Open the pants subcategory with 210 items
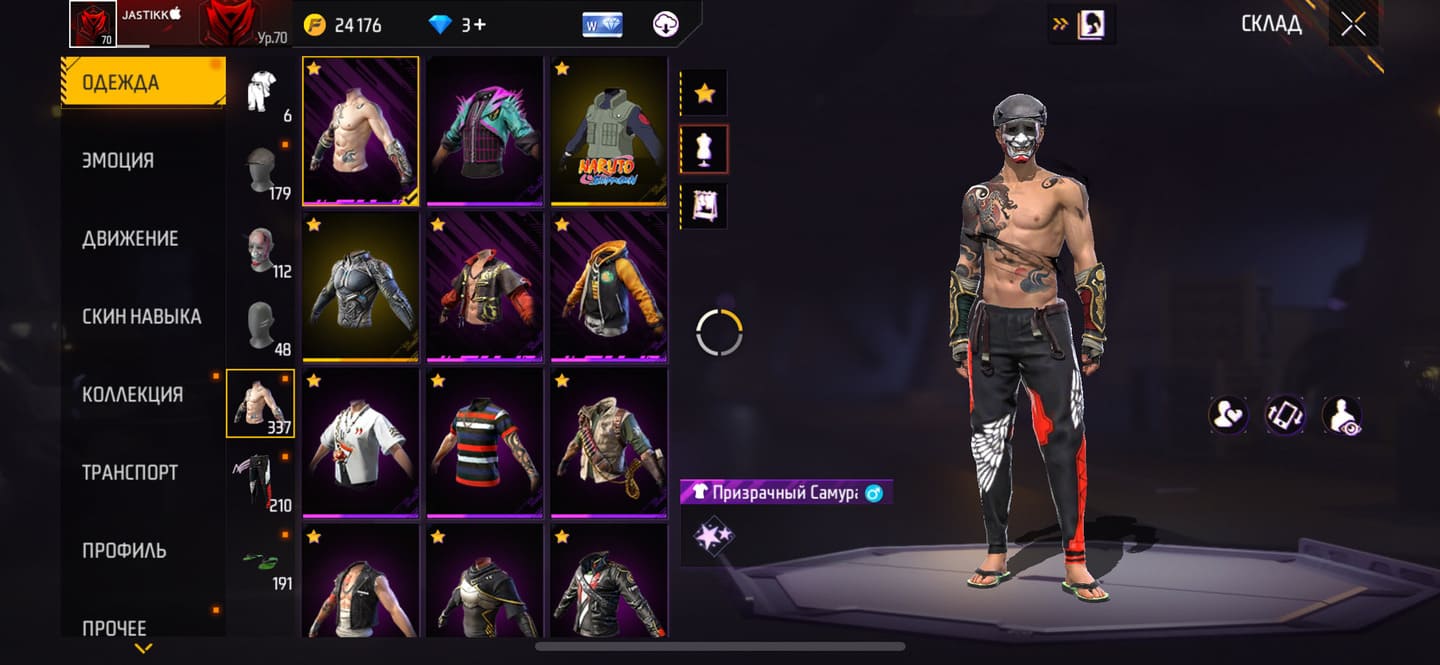 (x=260, y=481)
